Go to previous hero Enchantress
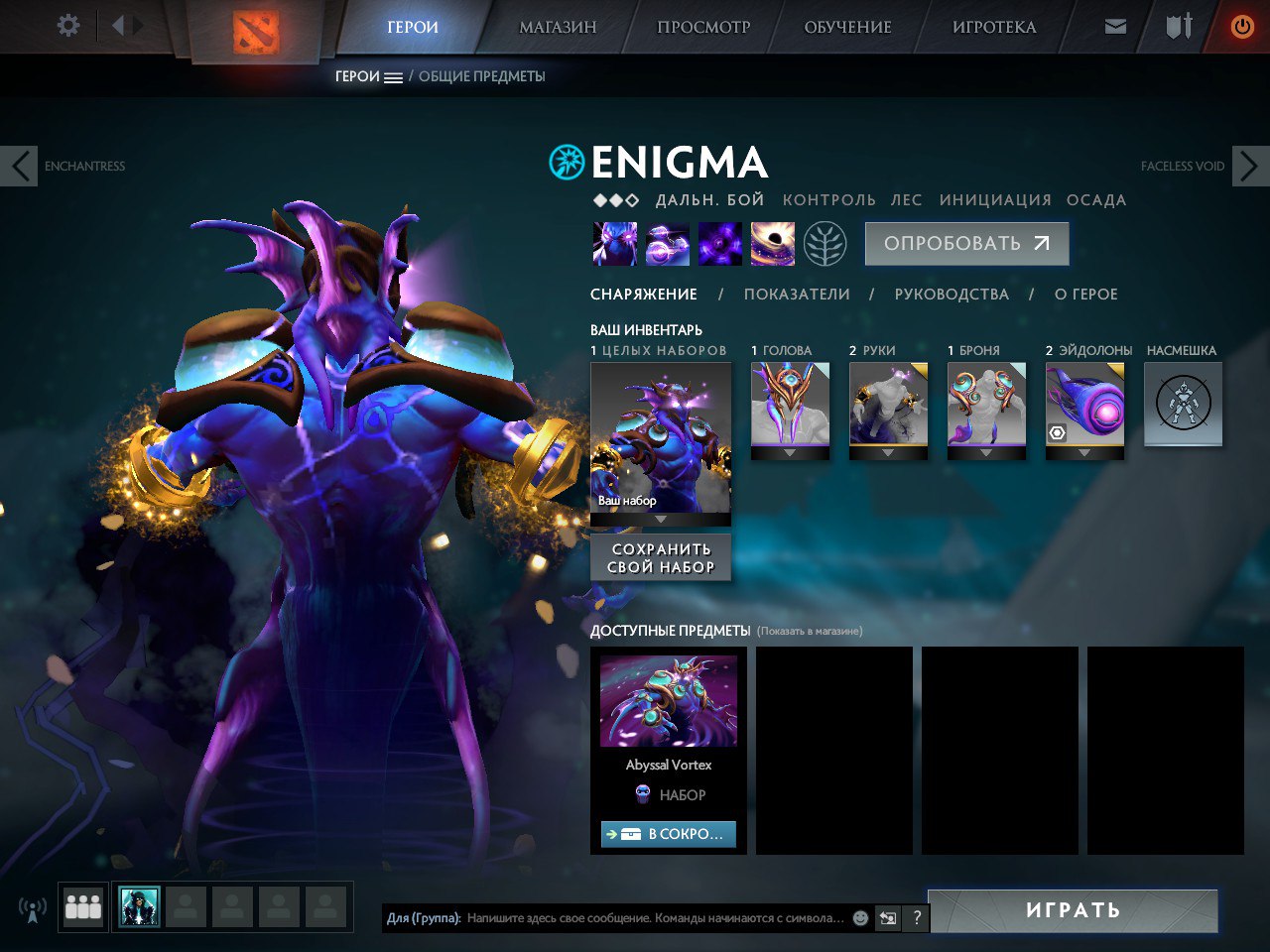This screenshot has height=952, width=1270. point(20,166)
